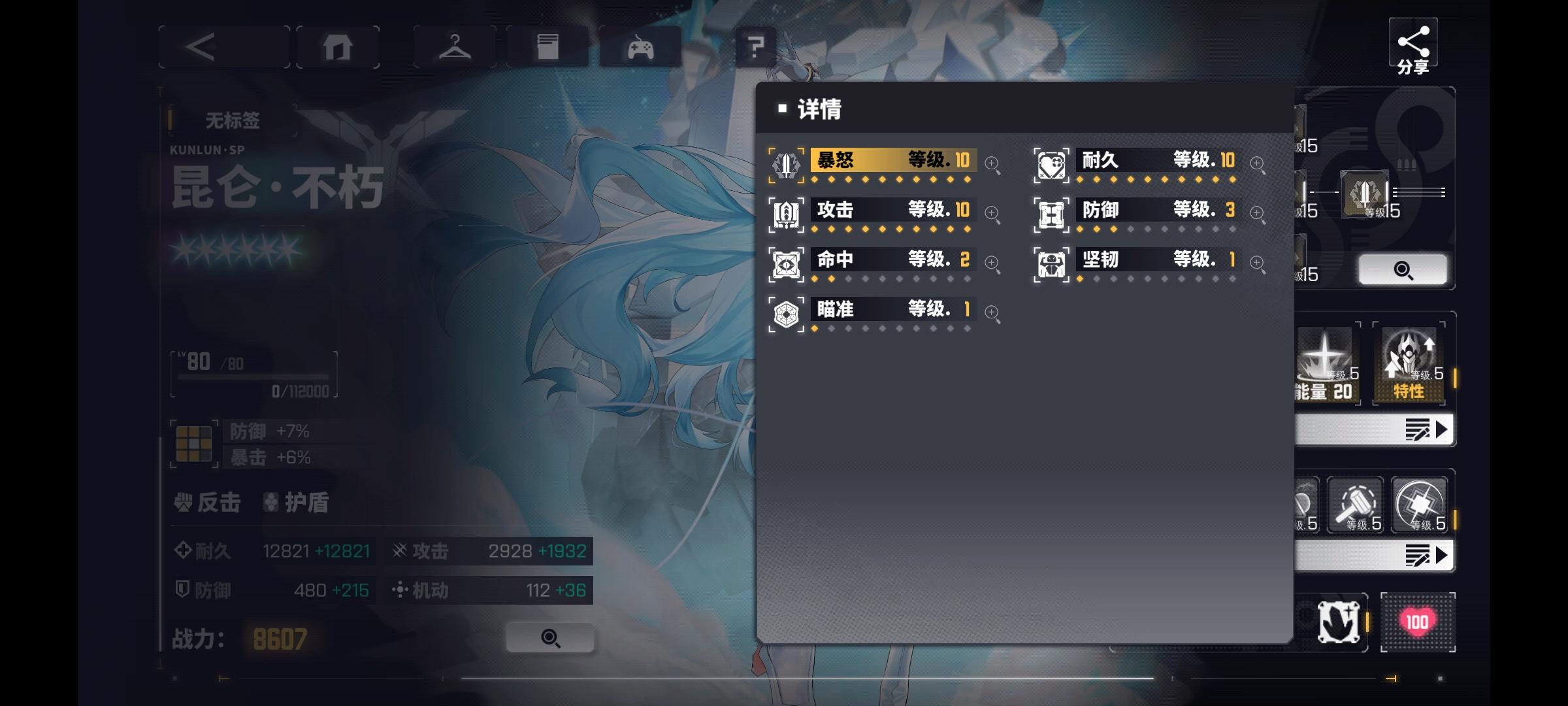Open the wardrobe with the hanger icon

[x=455, y=46]
